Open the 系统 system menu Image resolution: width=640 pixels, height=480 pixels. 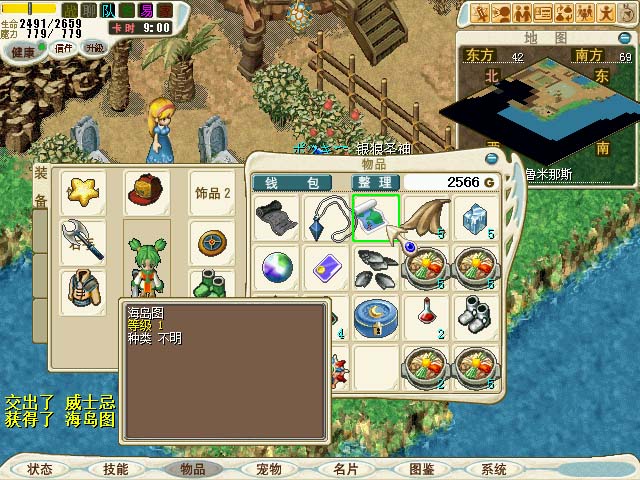tap(494, 469)
